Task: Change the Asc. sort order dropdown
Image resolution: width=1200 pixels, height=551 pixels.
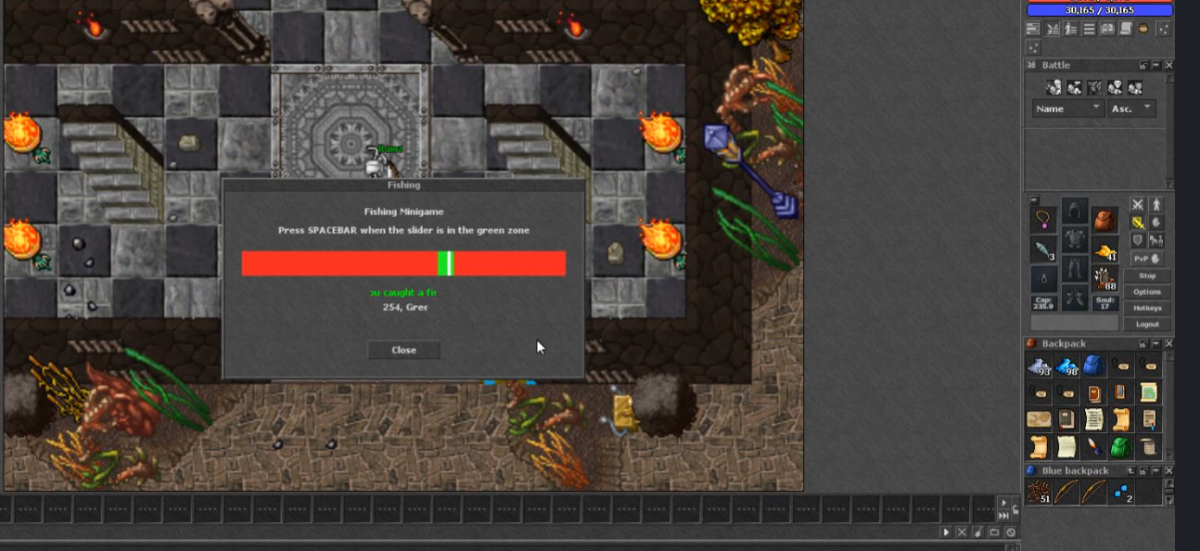Action: [x=1132, y=108]
